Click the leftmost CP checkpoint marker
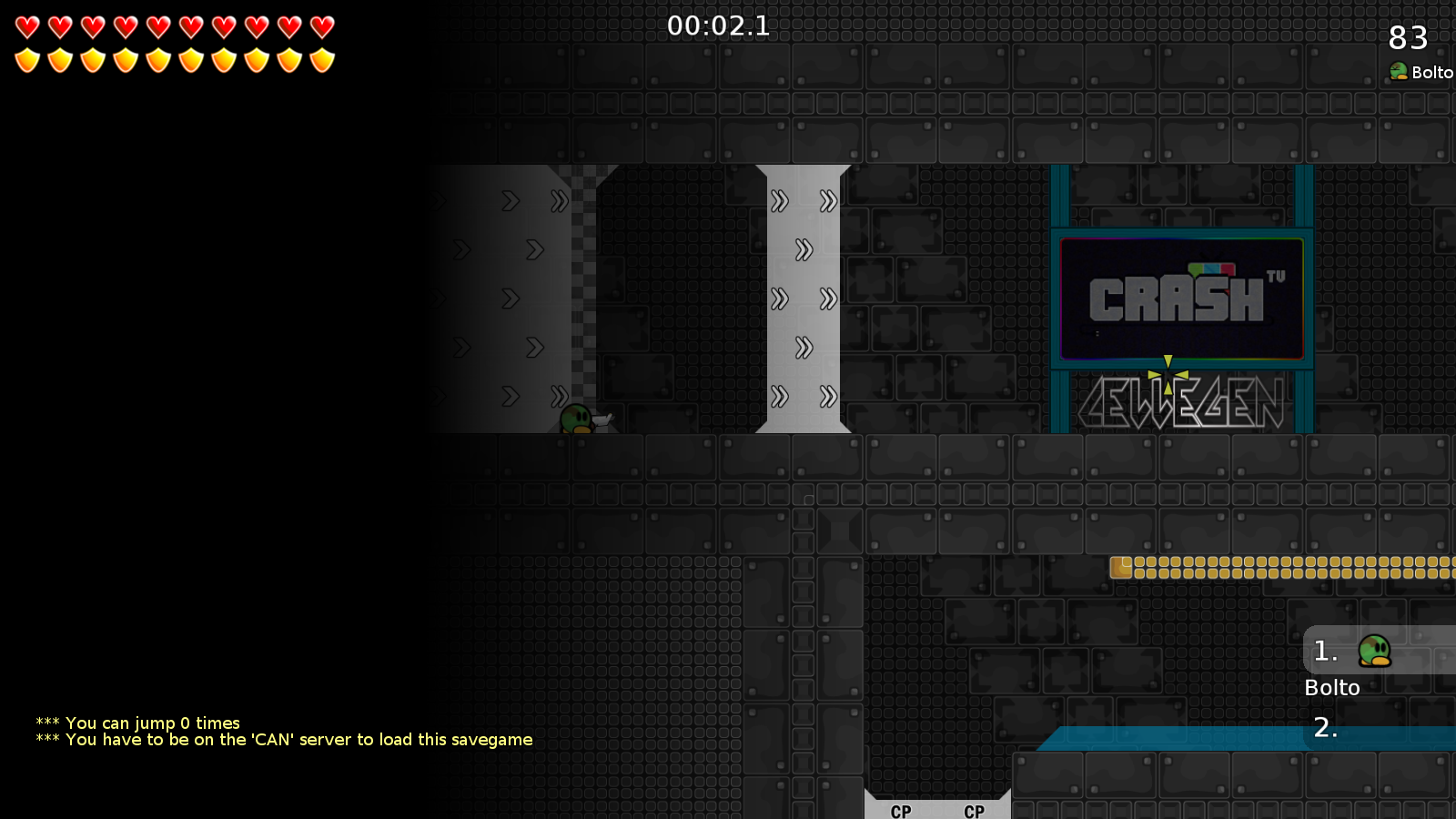This screenshot has width=1456, height=819. tap(899, 812)
